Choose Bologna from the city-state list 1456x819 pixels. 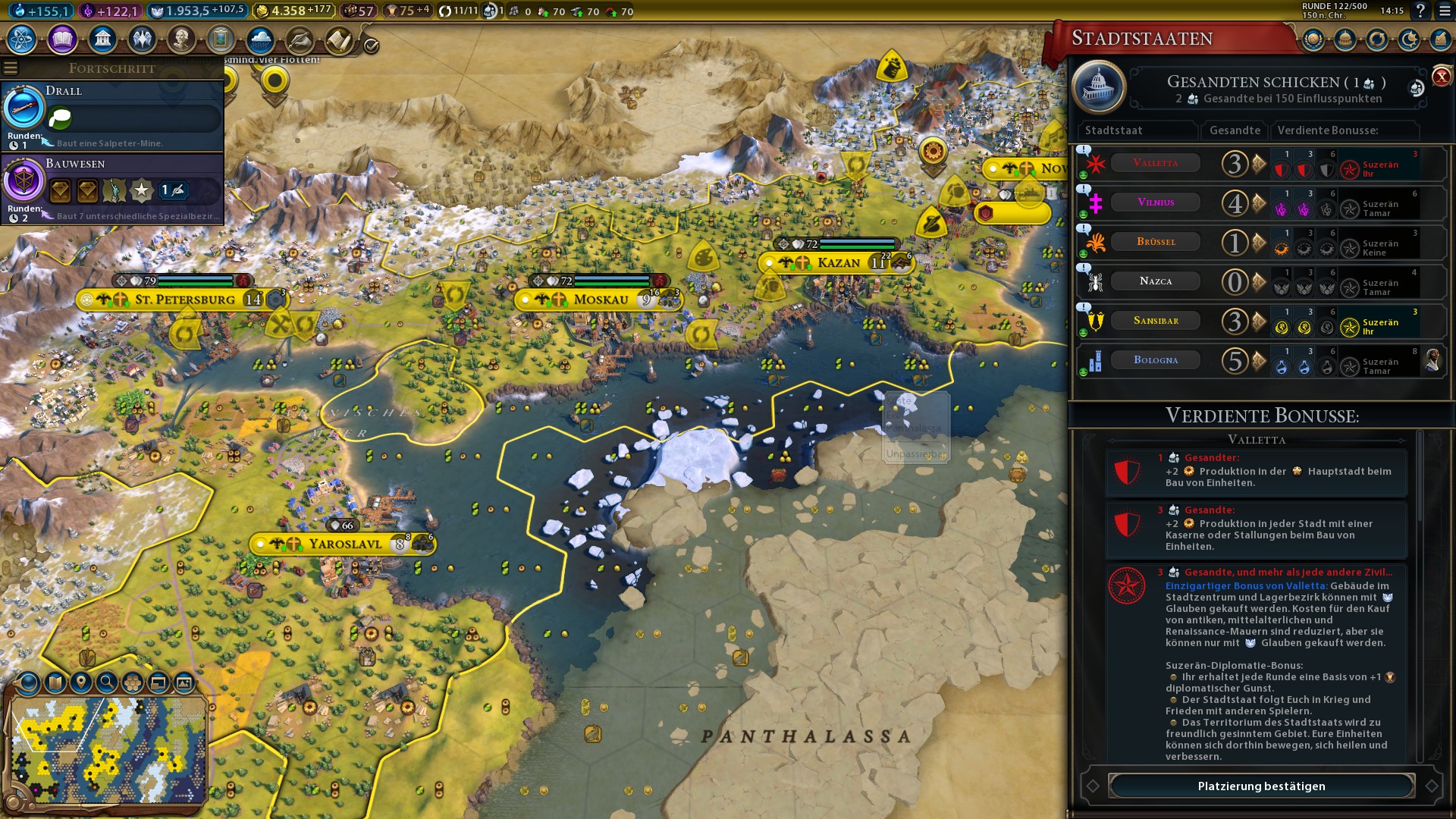point(1155,360)
